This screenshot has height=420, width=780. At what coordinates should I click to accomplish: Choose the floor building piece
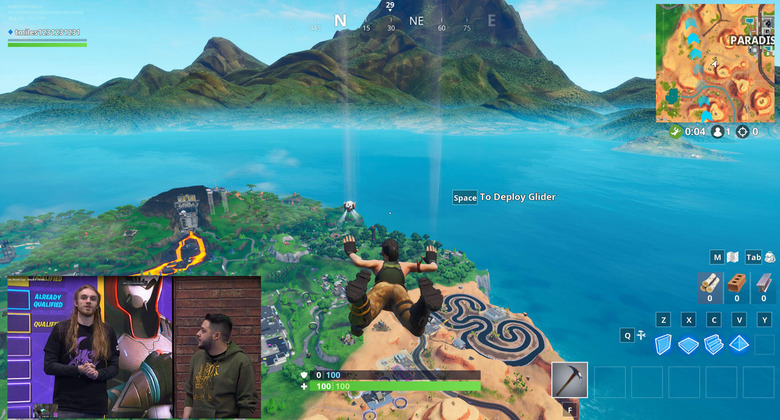[x=688, y=345]
